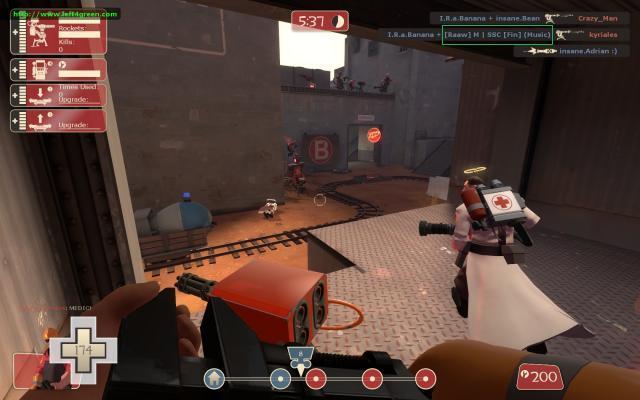Viewport: 640px width, 400px height.
Task: Click the teleporter entrance status panel
Action: [x=59, y=95]
